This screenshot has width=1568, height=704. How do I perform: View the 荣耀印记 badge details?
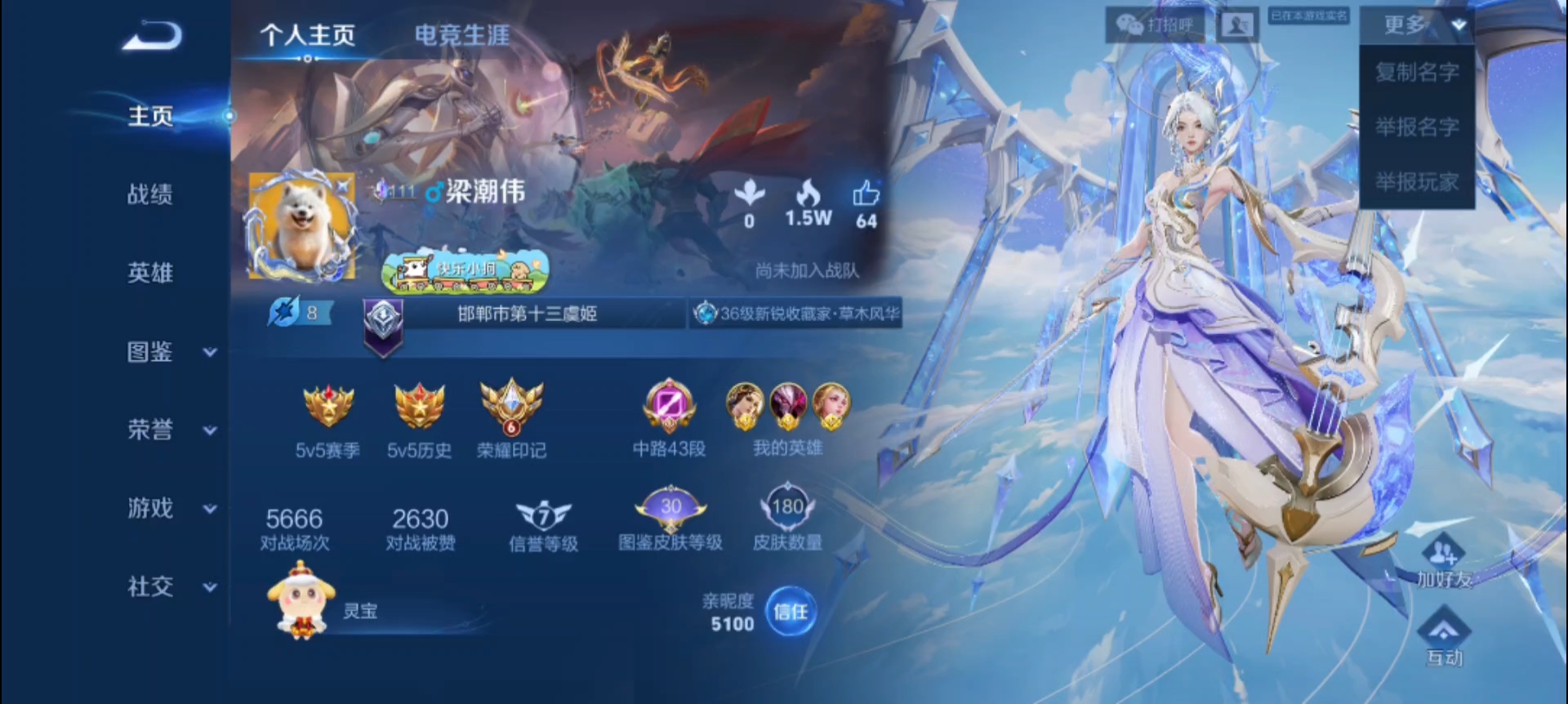point(511,408)
